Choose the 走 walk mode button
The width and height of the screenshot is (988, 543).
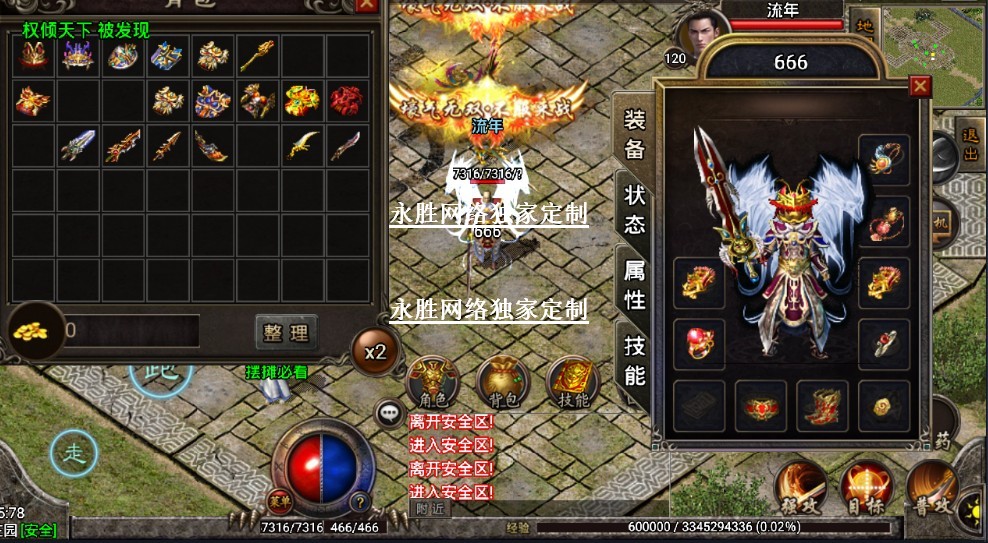click(73, 452)
